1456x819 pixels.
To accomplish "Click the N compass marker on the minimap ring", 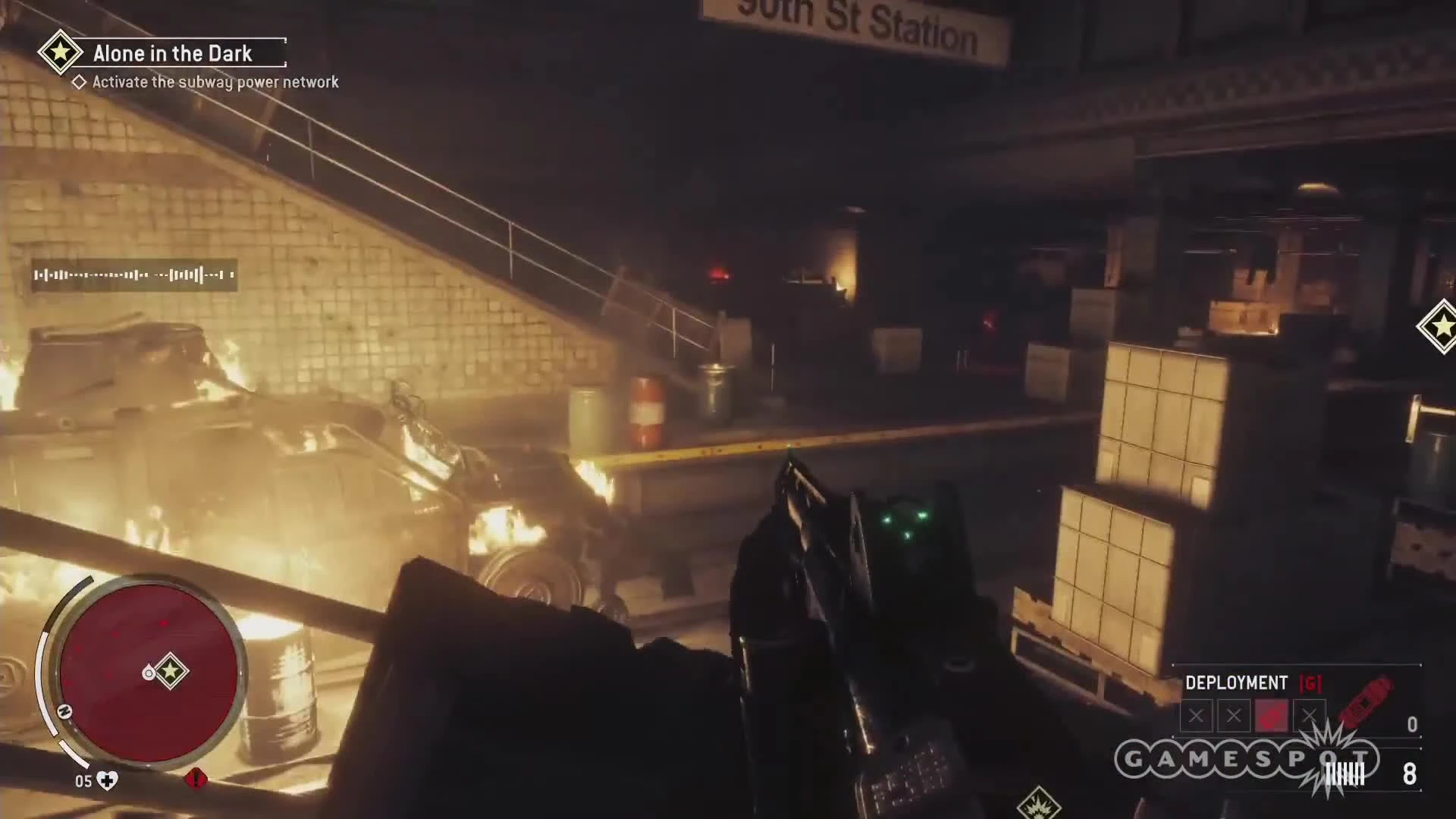I will [64, 711].
